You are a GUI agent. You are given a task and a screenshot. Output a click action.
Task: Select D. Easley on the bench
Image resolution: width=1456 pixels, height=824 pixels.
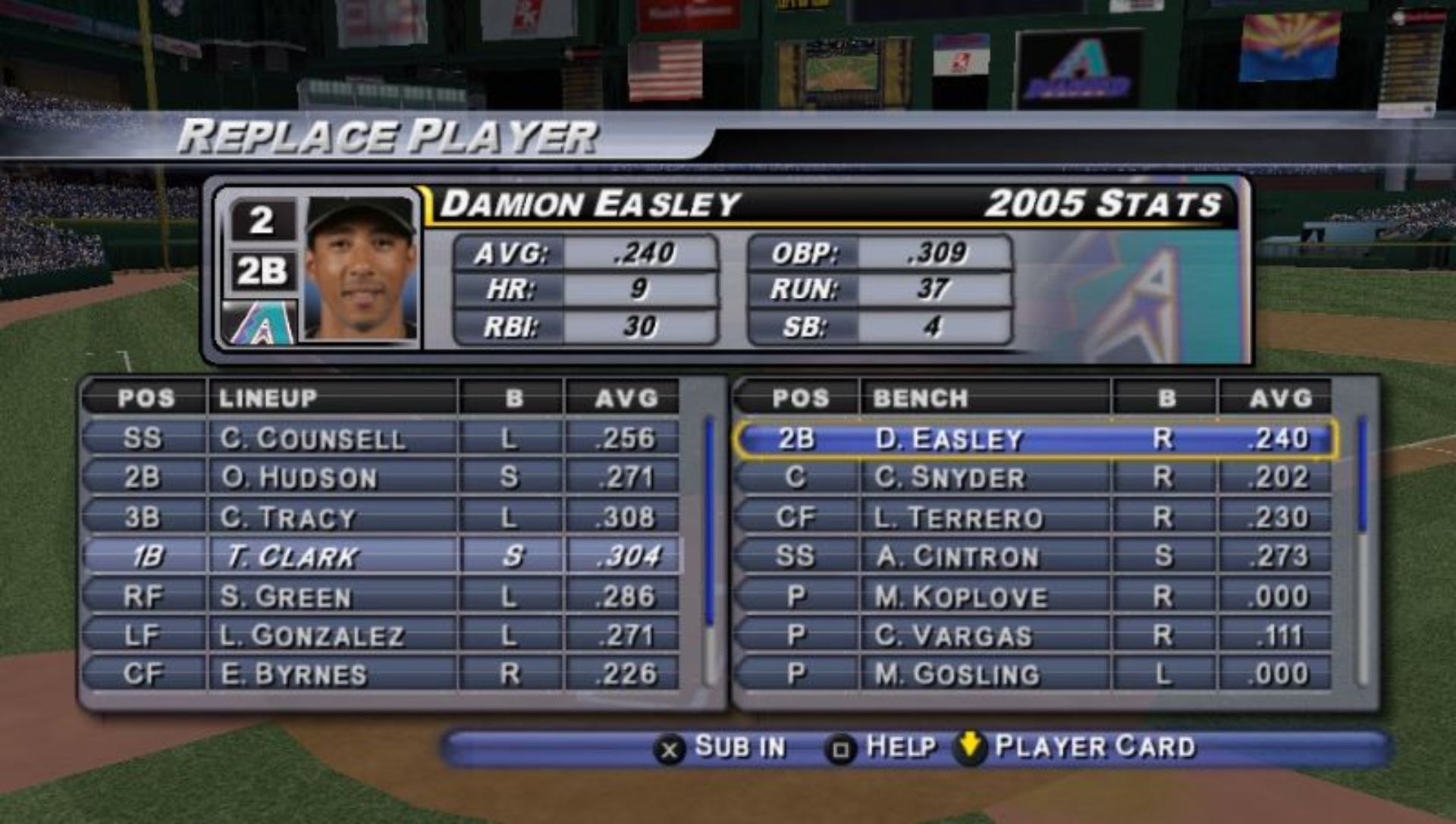[x=949, y=439]
